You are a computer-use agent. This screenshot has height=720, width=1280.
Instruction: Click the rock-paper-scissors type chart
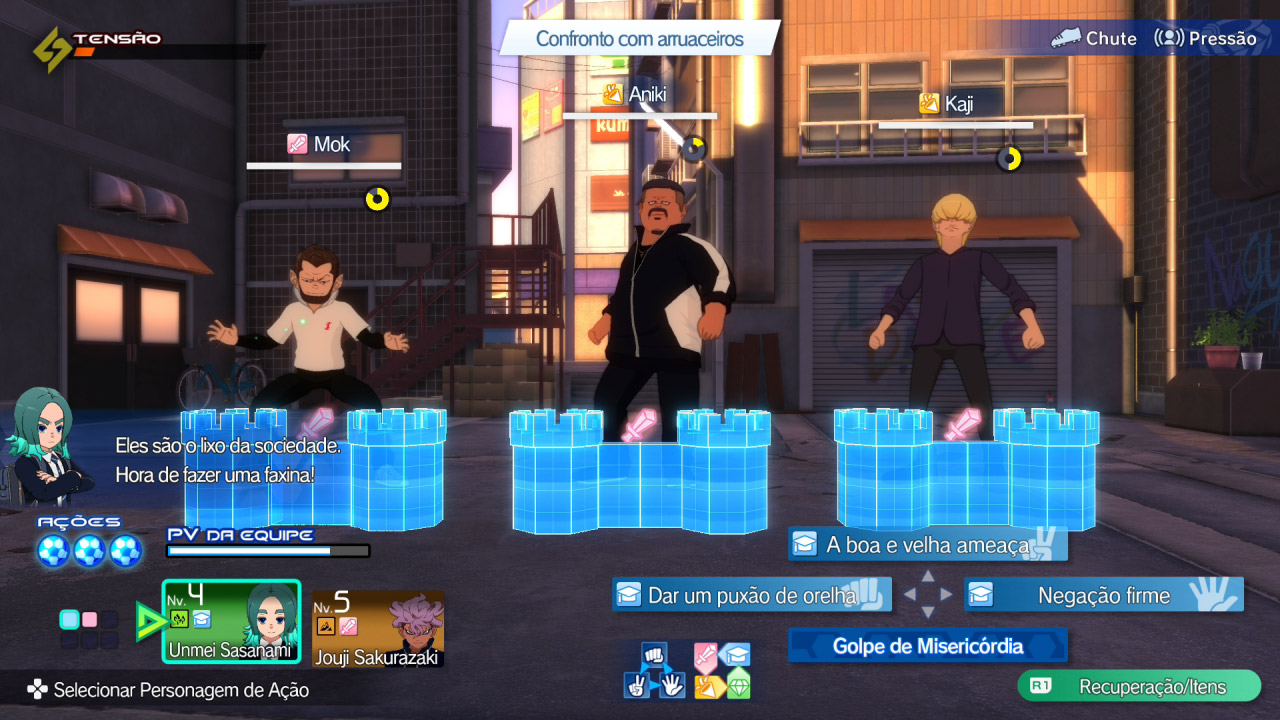(655, 670)
